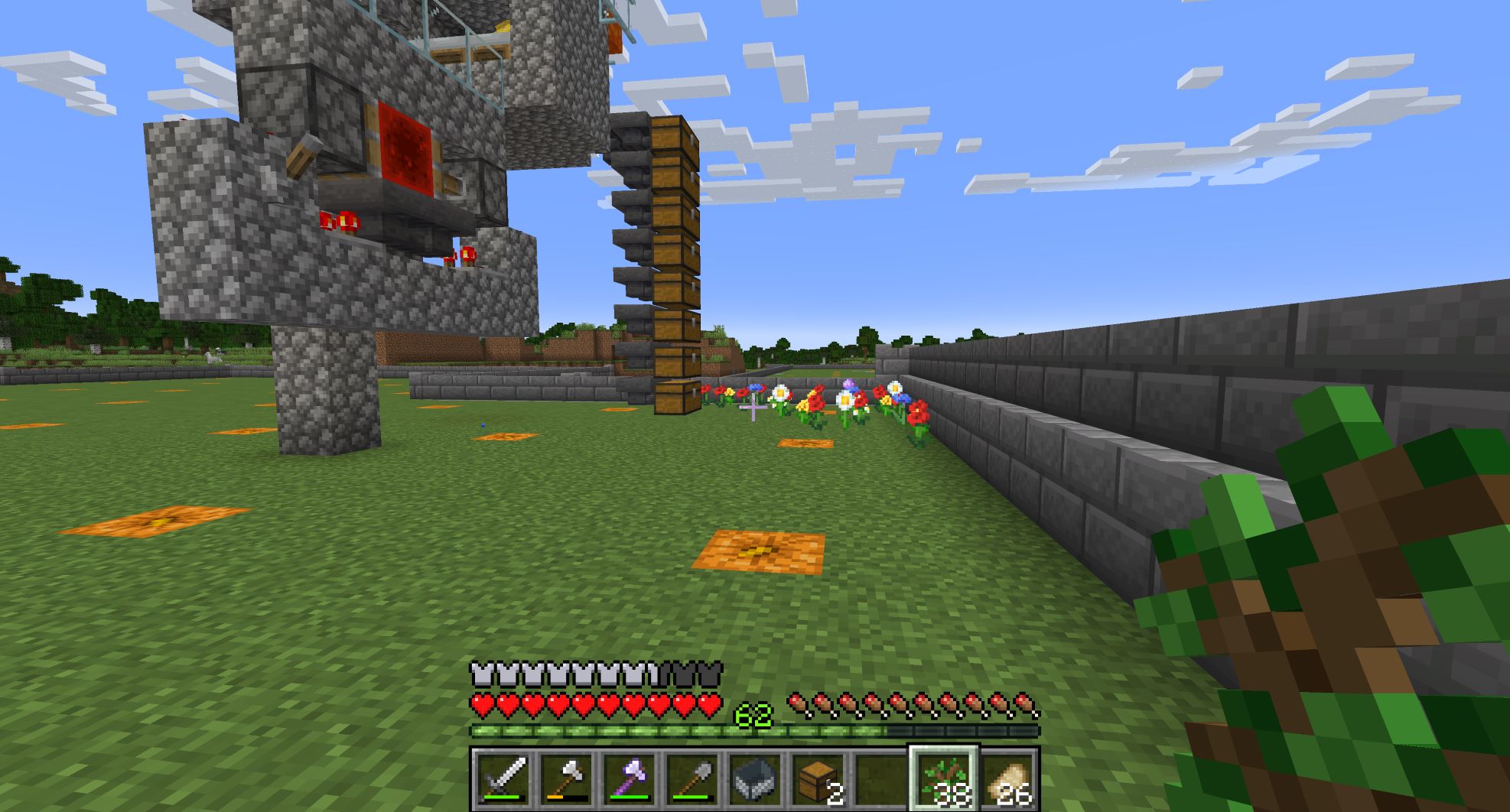Viewport: 1510px width, 812px height.
Task: Select the iron sword hotbar slot
Action: click(503, 778)
